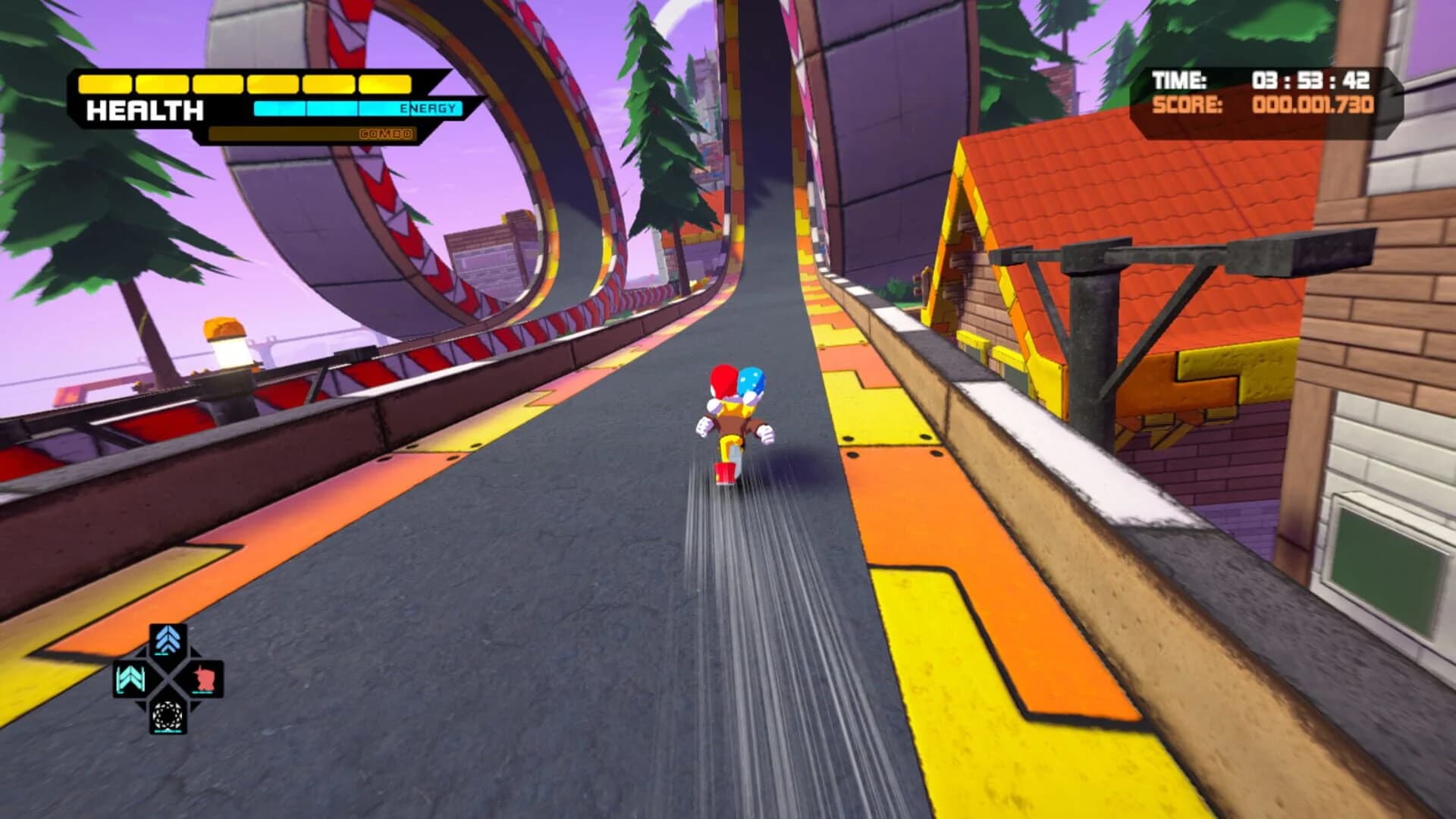Select the teal wing-shaped ability icon
The height and width of the screenshot is (819, 1456).
(130, 678)
